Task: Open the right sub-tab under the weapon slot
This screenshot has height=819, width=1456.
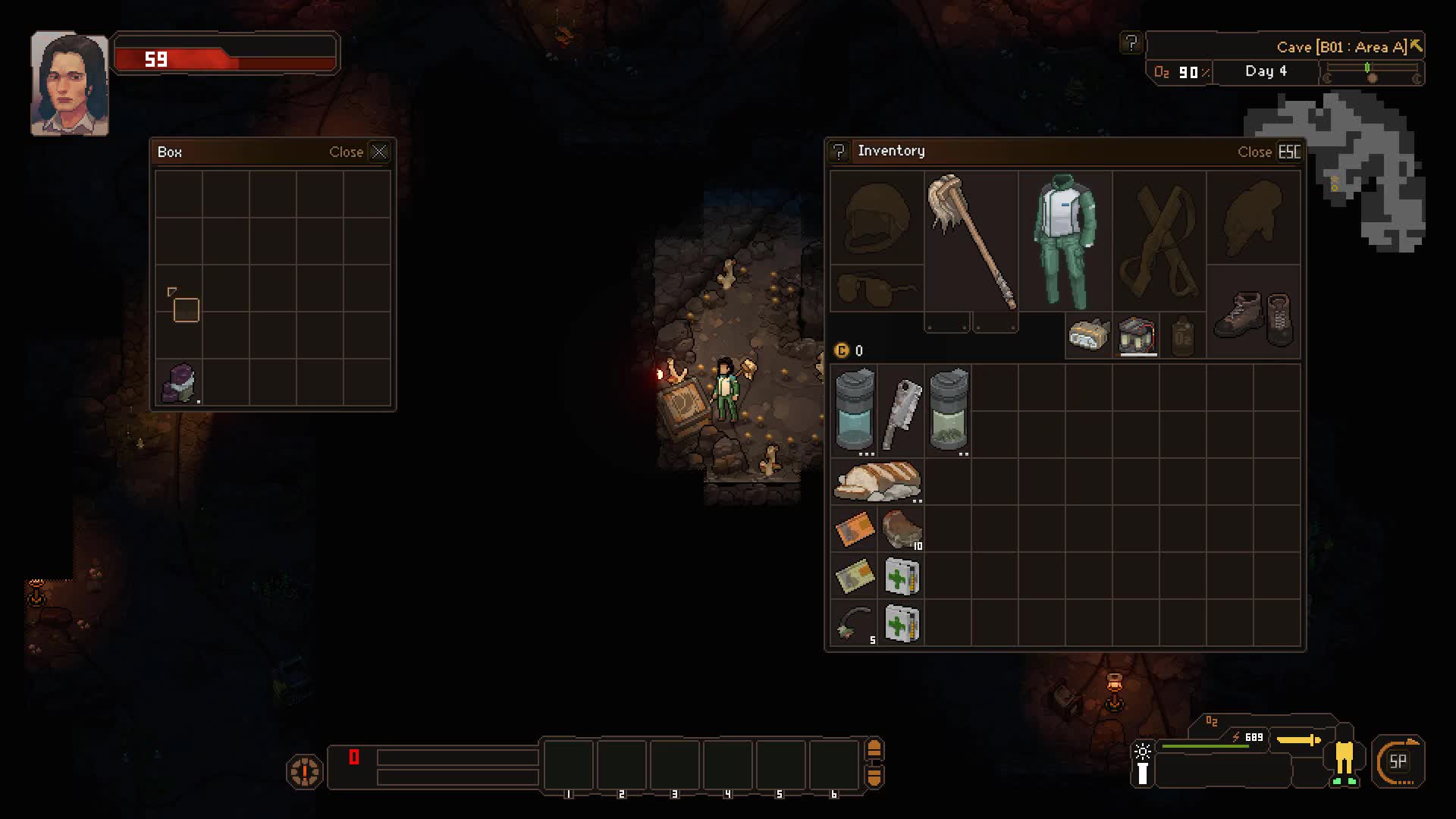Action: point(994,322)
